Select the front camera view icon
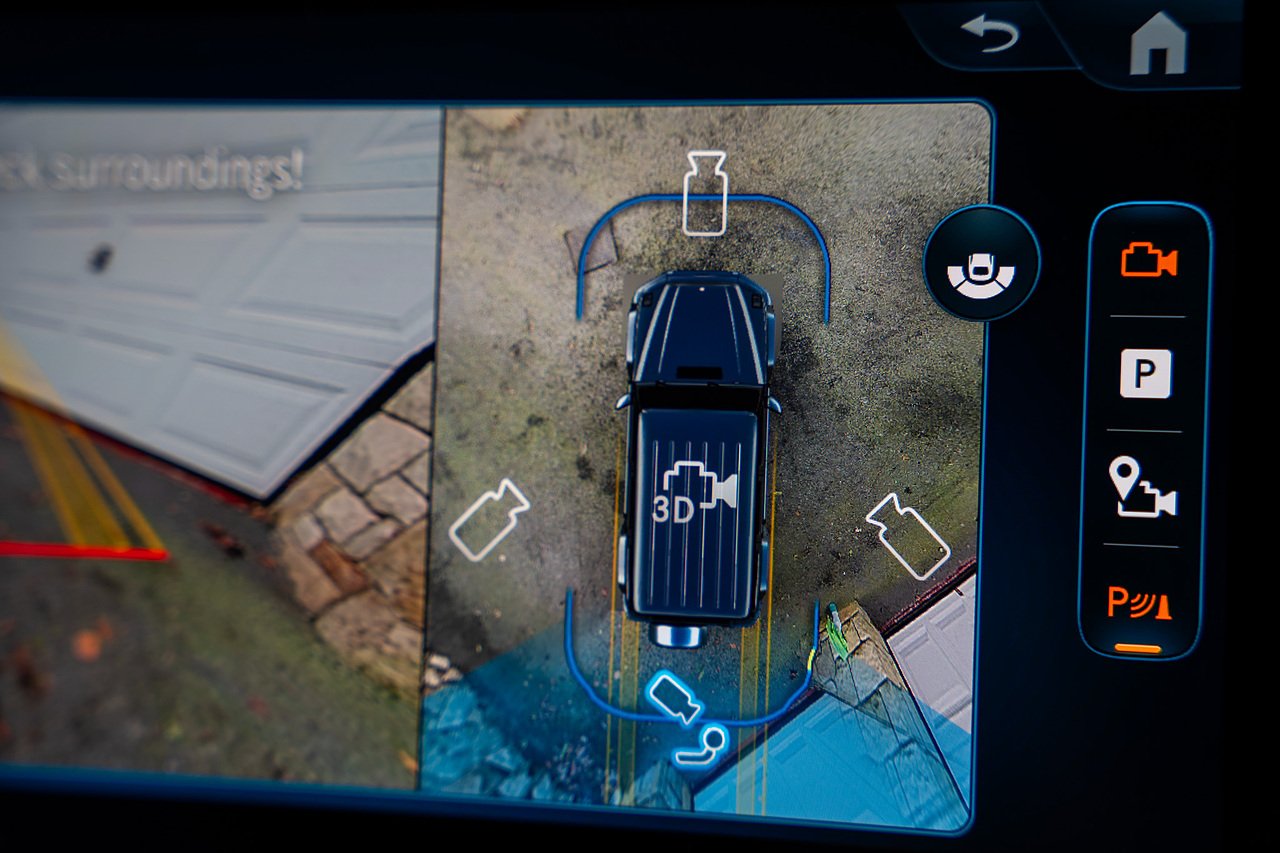 [705, 193]
